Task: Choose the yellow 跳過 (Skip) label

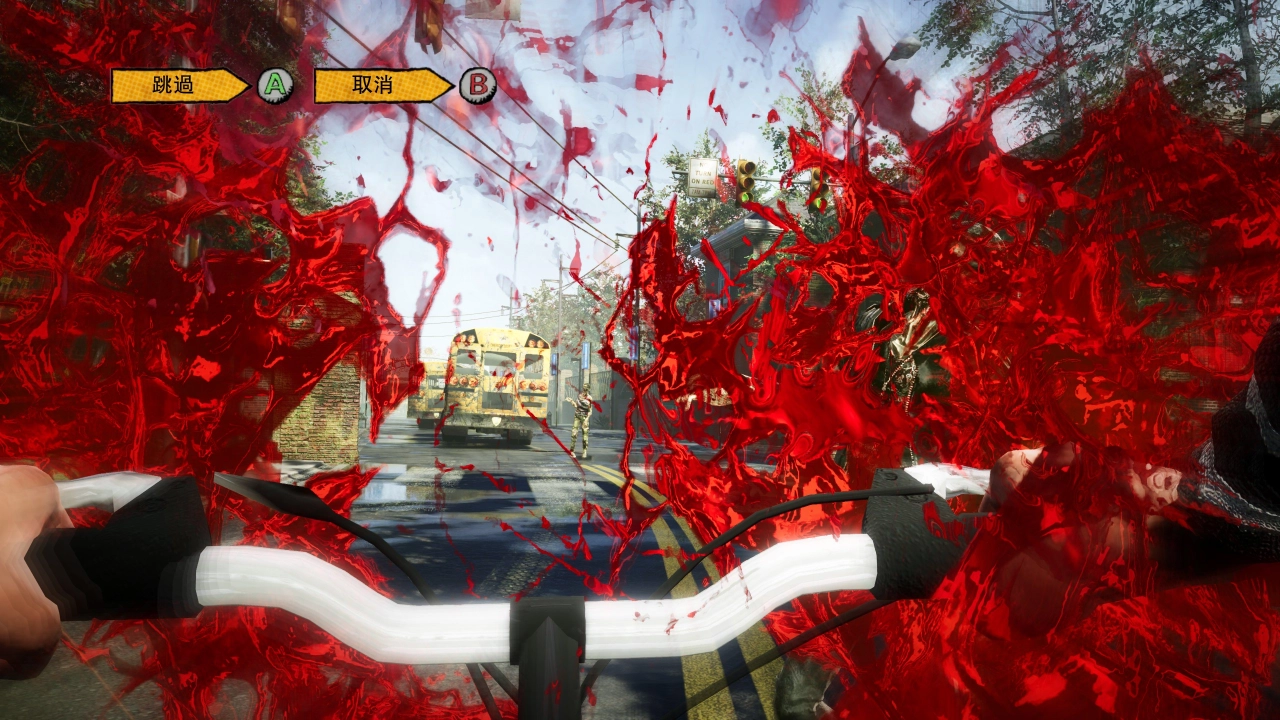Action: pos(176,86)
